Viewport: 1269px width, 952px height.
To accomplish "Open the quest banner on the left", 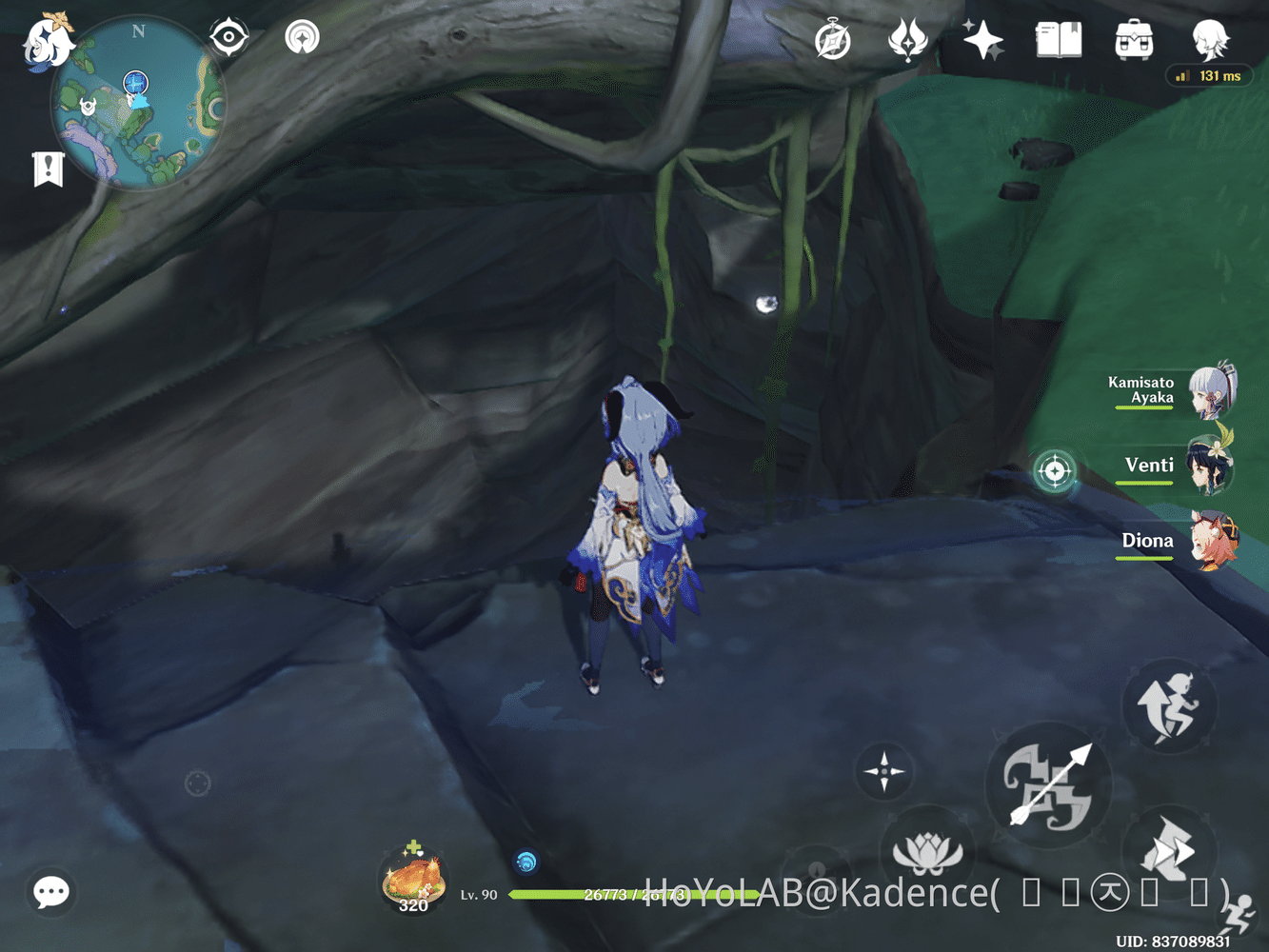I will click(x=49, y=169).
